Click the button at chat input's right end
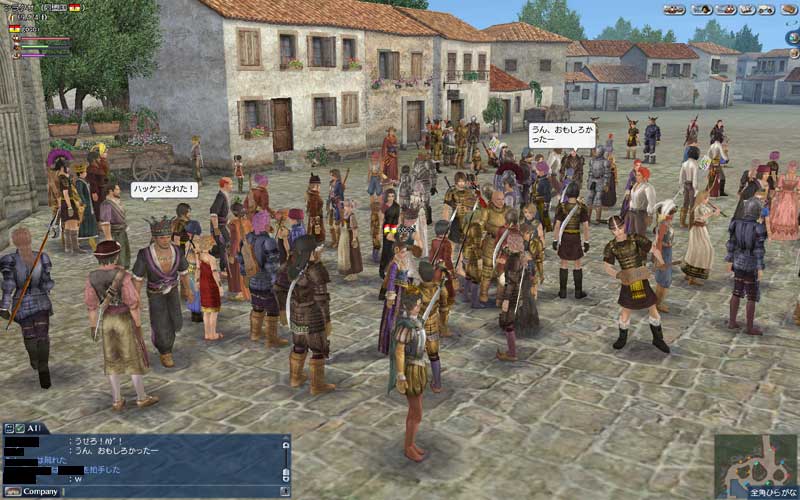Image resolution: width=800 pixels, height=500 pixels. (286, 491)
